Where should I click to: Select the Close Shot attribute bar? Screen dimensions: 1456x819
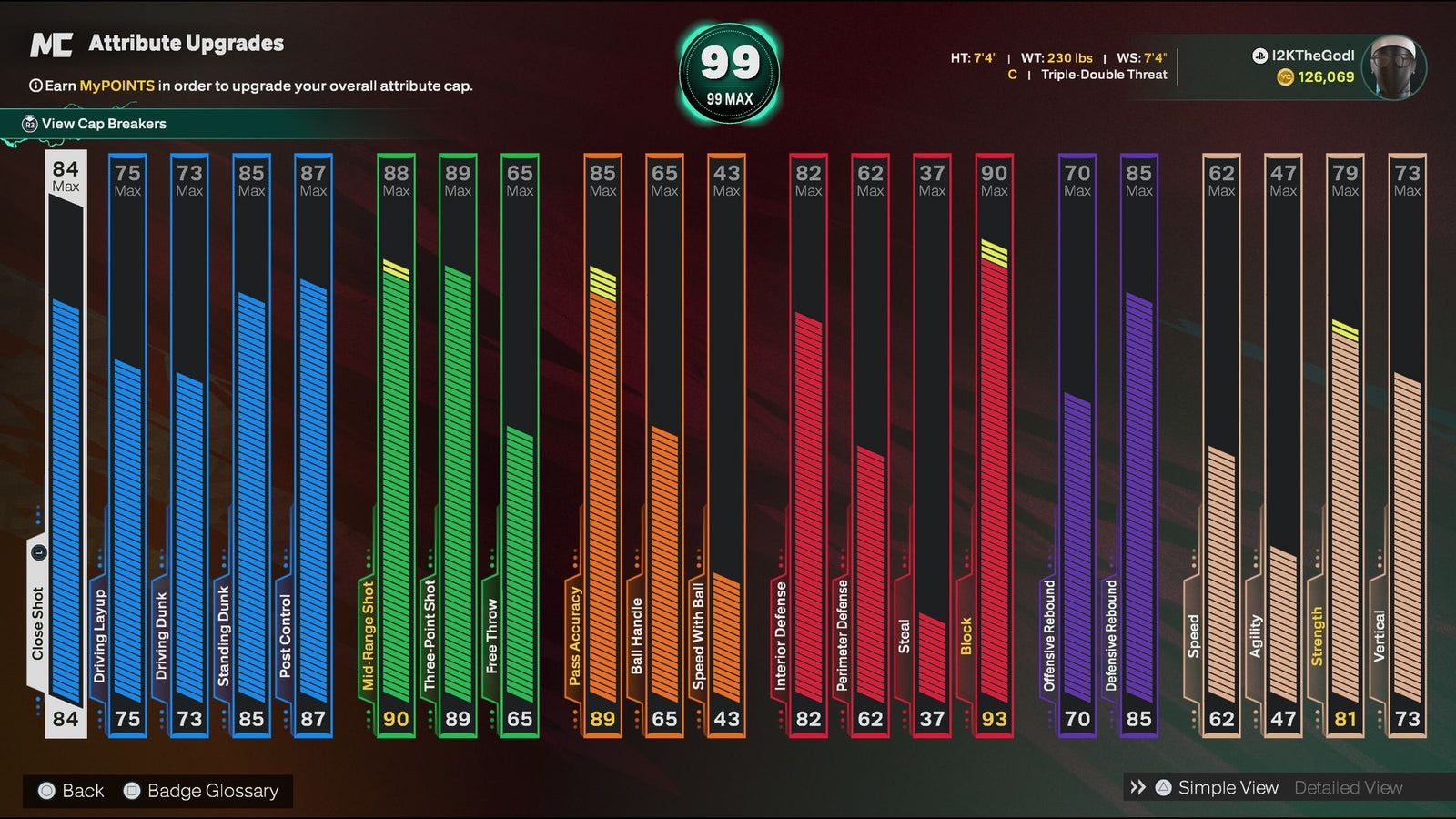[x=66, y=446]
